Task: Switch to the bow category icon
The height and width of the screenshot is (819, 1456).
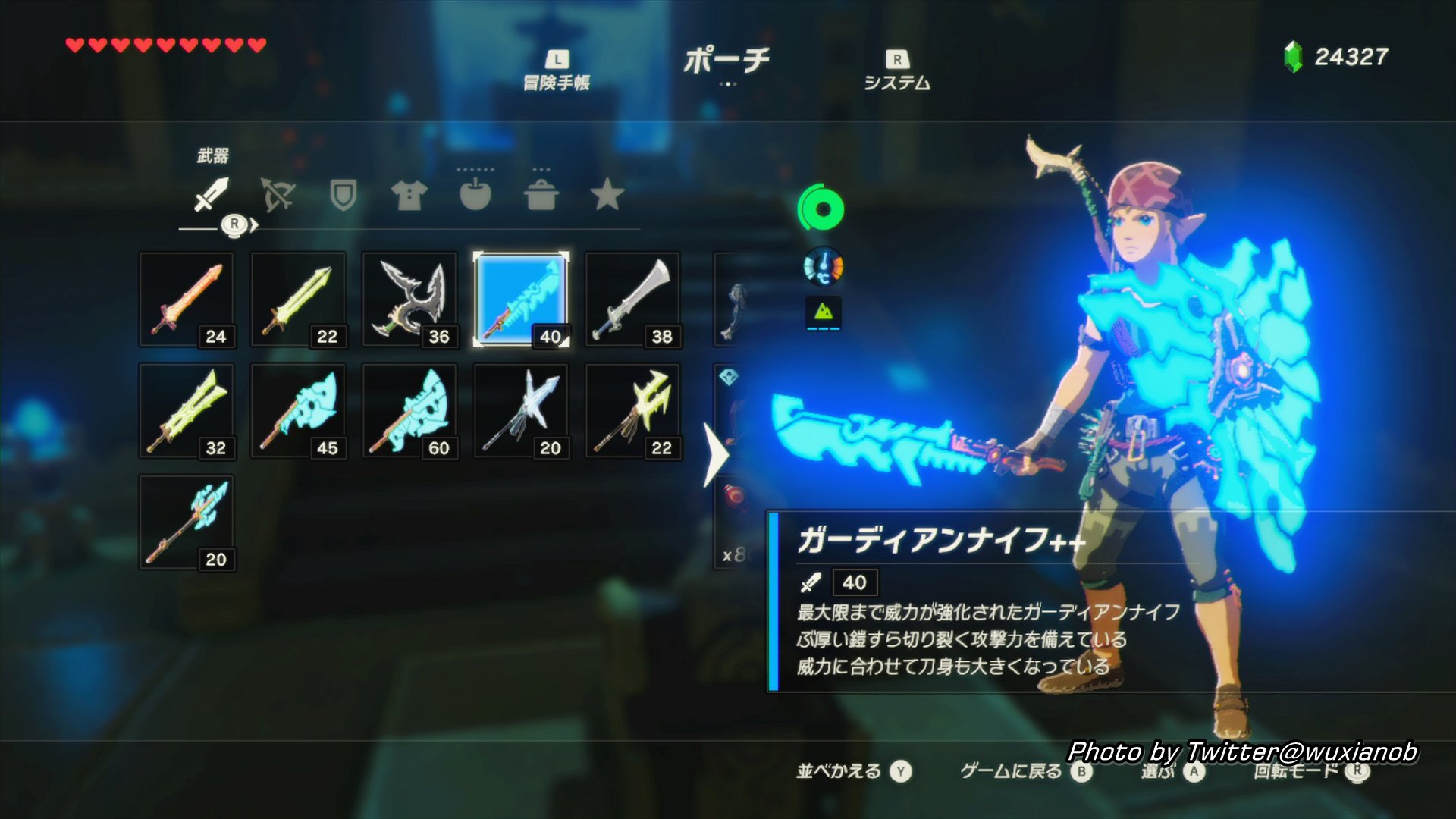Action: [x=277, y=196]
